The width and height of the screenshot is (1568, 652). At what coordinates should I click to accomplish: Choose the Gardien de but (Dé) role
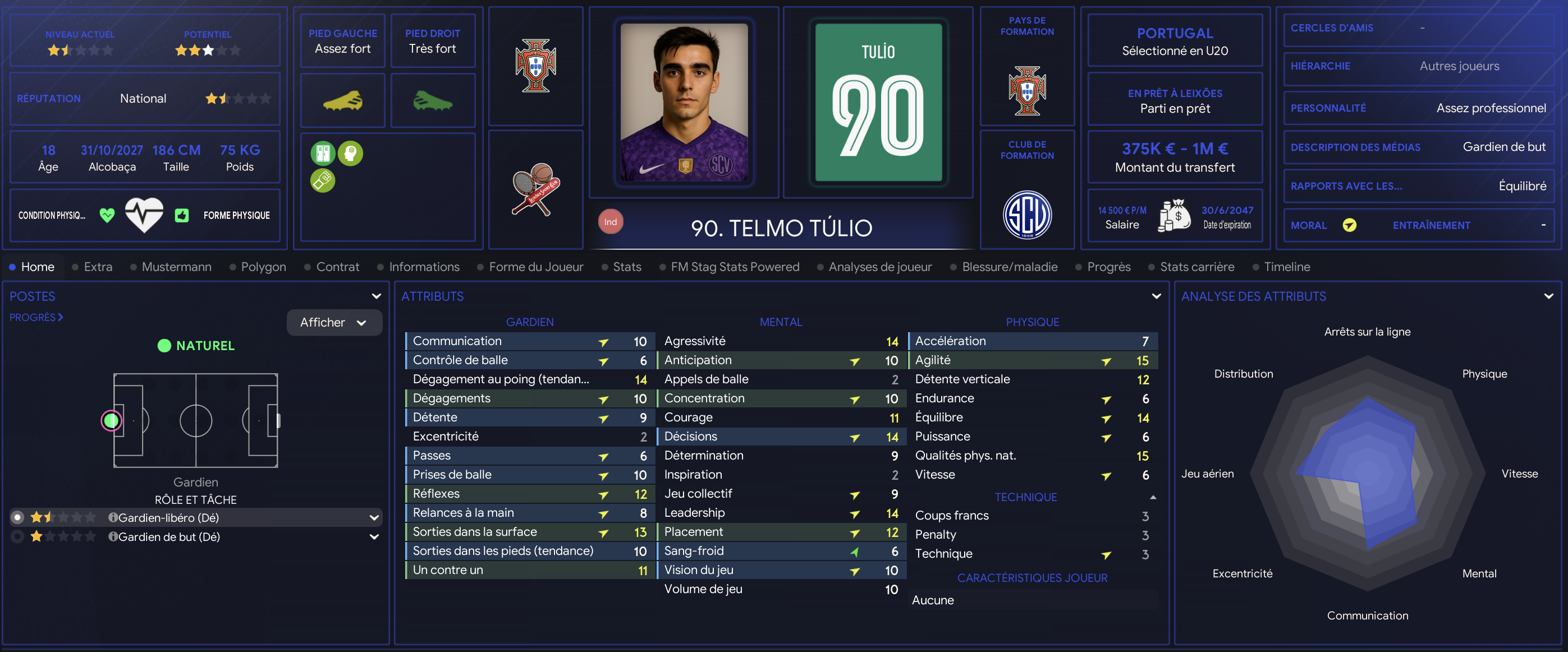(168, 536)
